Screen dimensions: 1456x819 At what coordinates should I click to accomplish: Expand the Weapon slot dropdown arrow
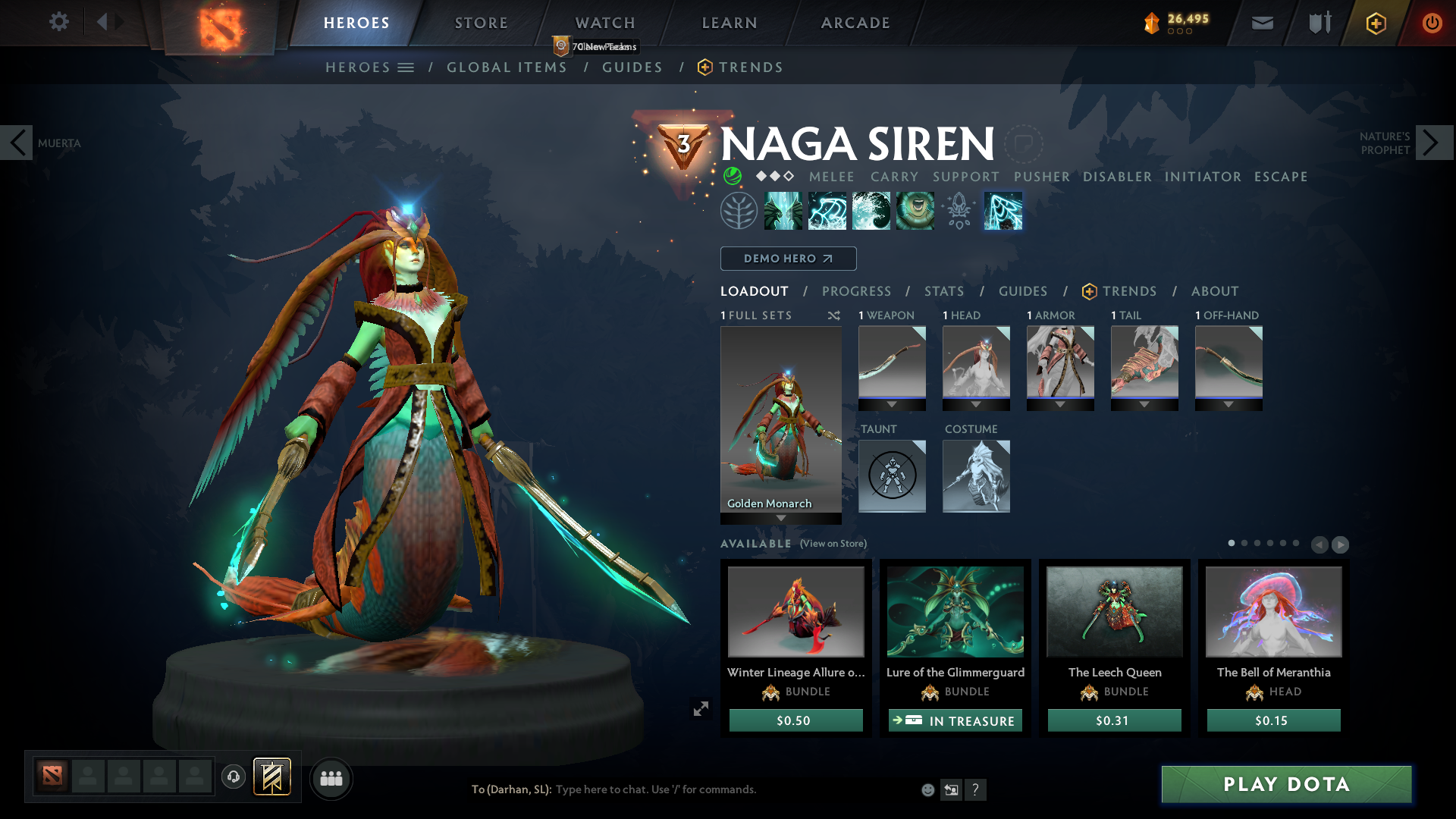(892, 404)
